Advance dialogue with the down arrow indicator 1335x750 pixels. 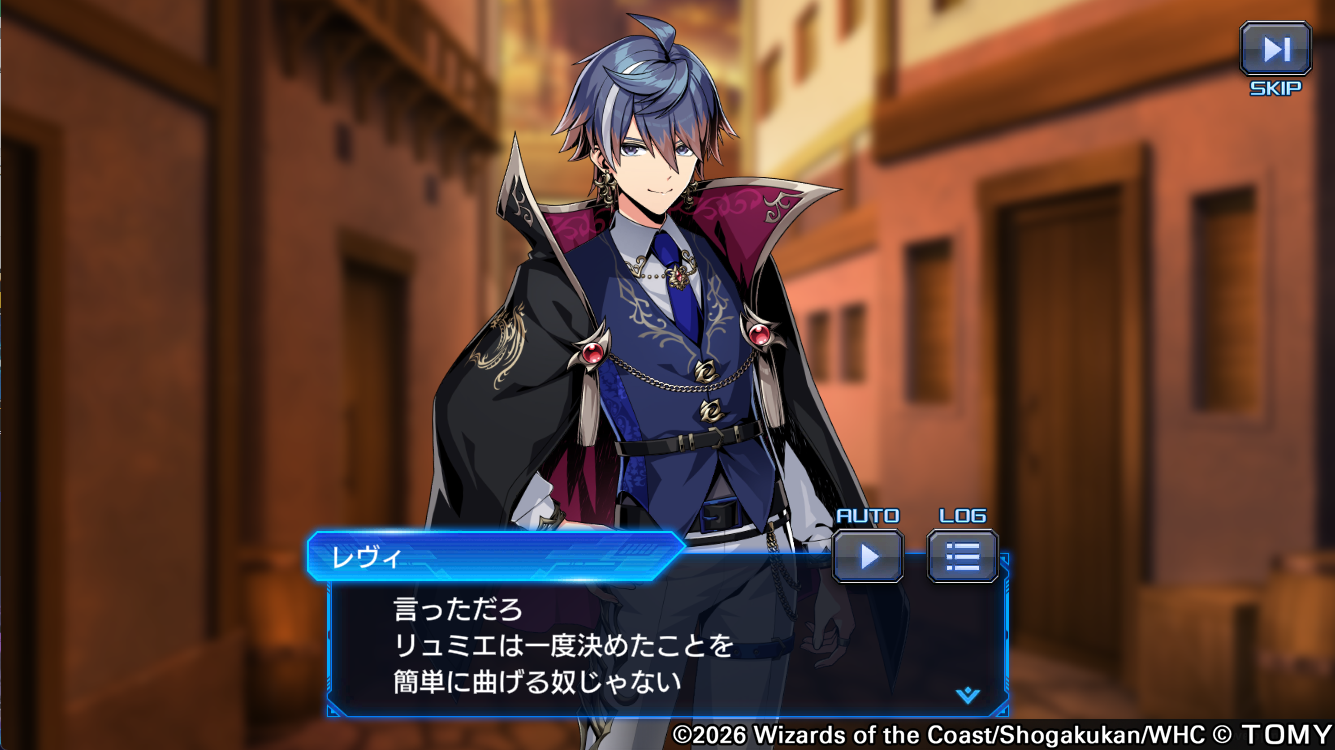coord(967,695)
